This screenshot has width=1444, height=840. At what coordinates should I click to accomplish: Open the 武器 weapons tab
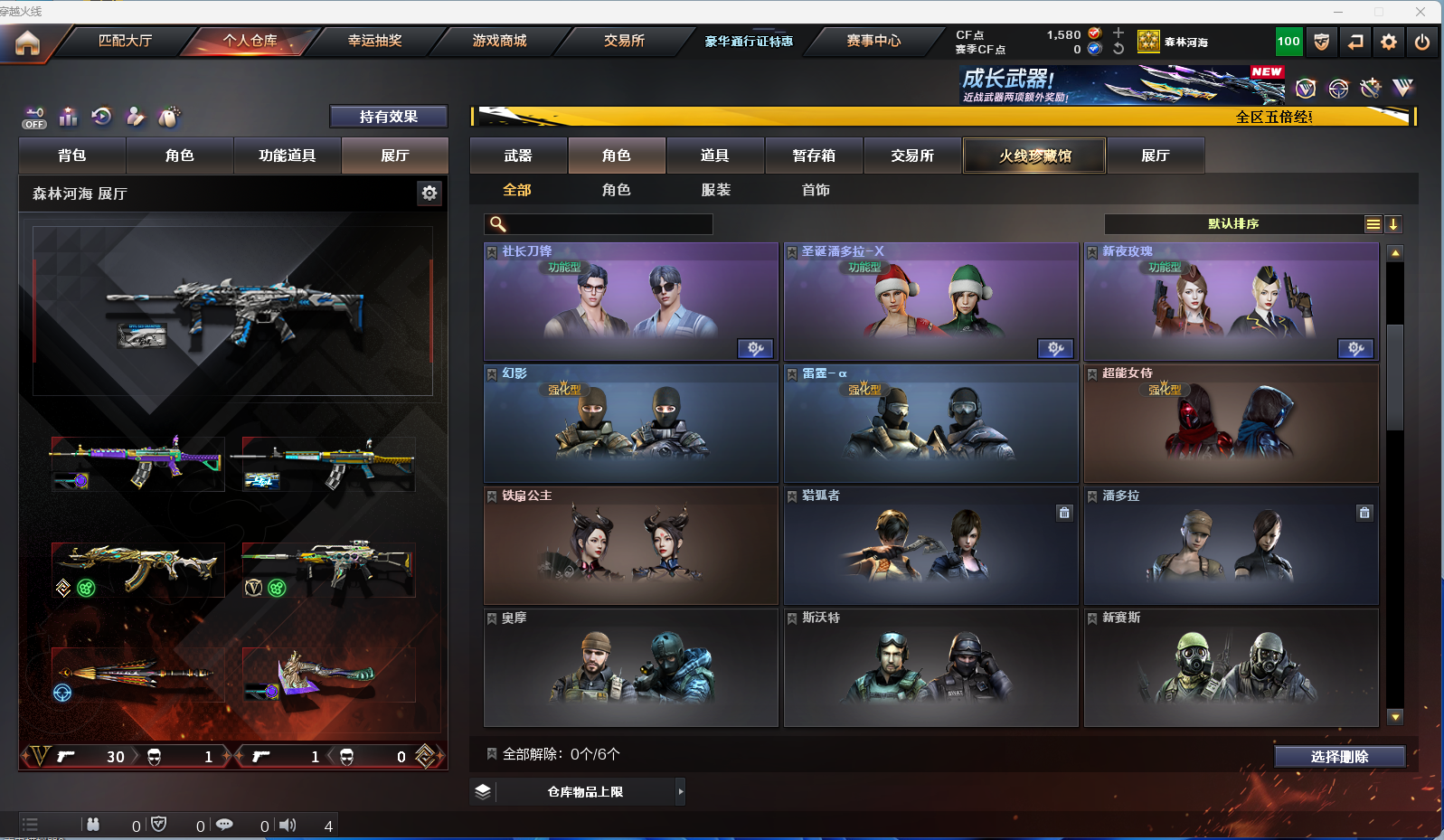click(x=518, y=156)
